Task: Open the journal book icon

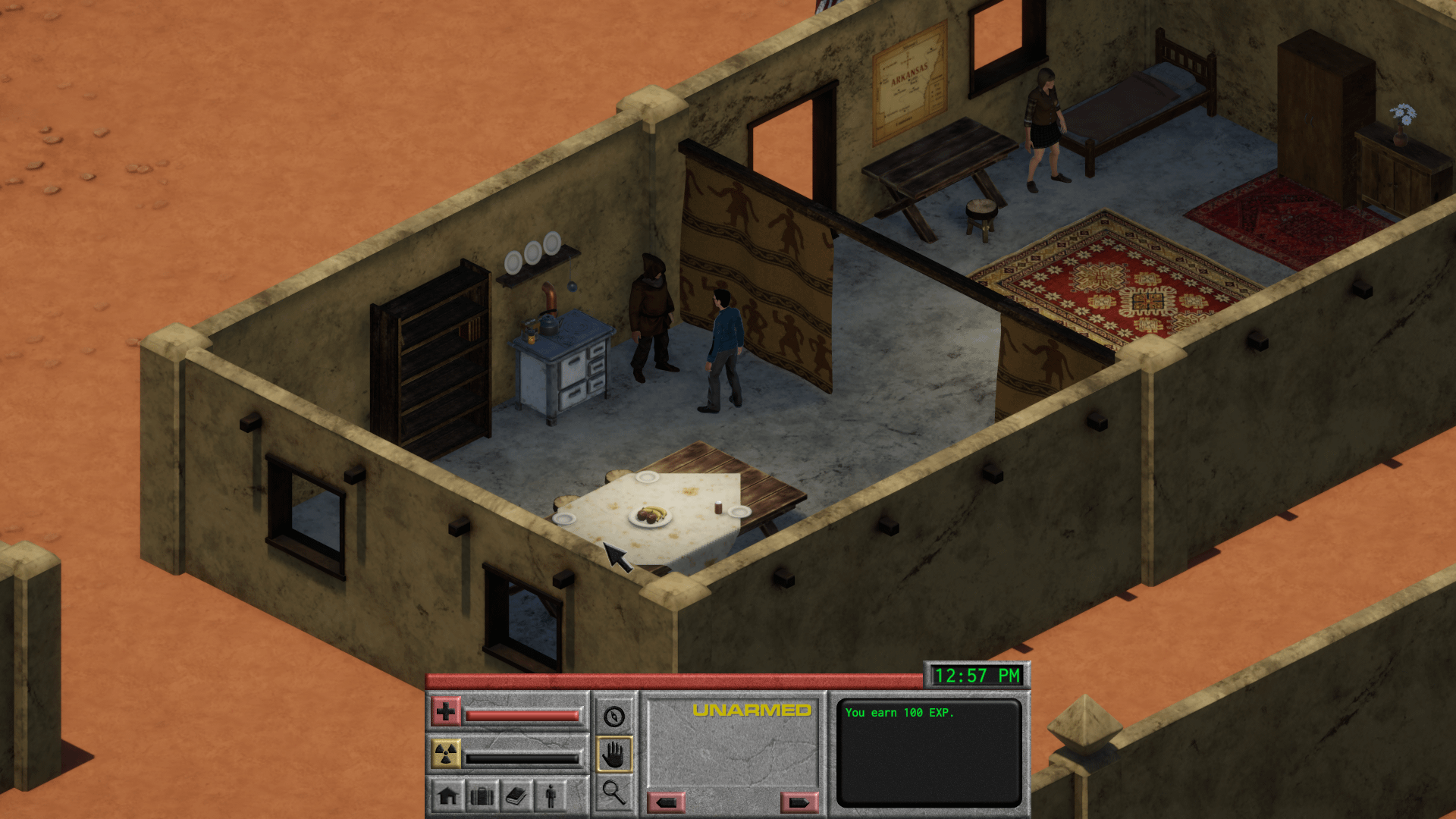Action: click(x=516, y=795)
